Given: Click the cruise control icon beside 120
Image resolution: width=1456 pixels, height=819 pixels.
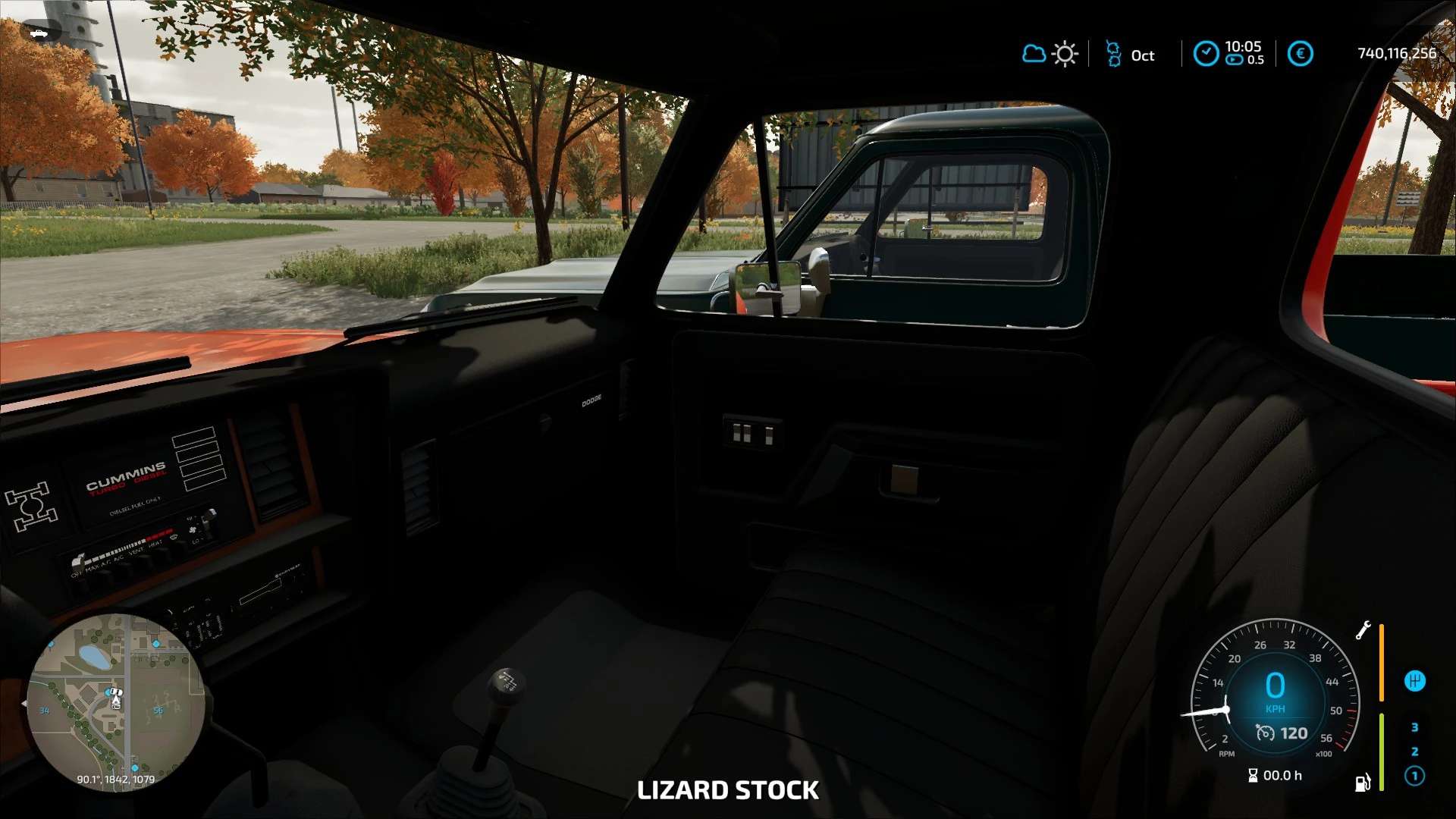Looking at the screenshot, I should (x=1265, y=733).
